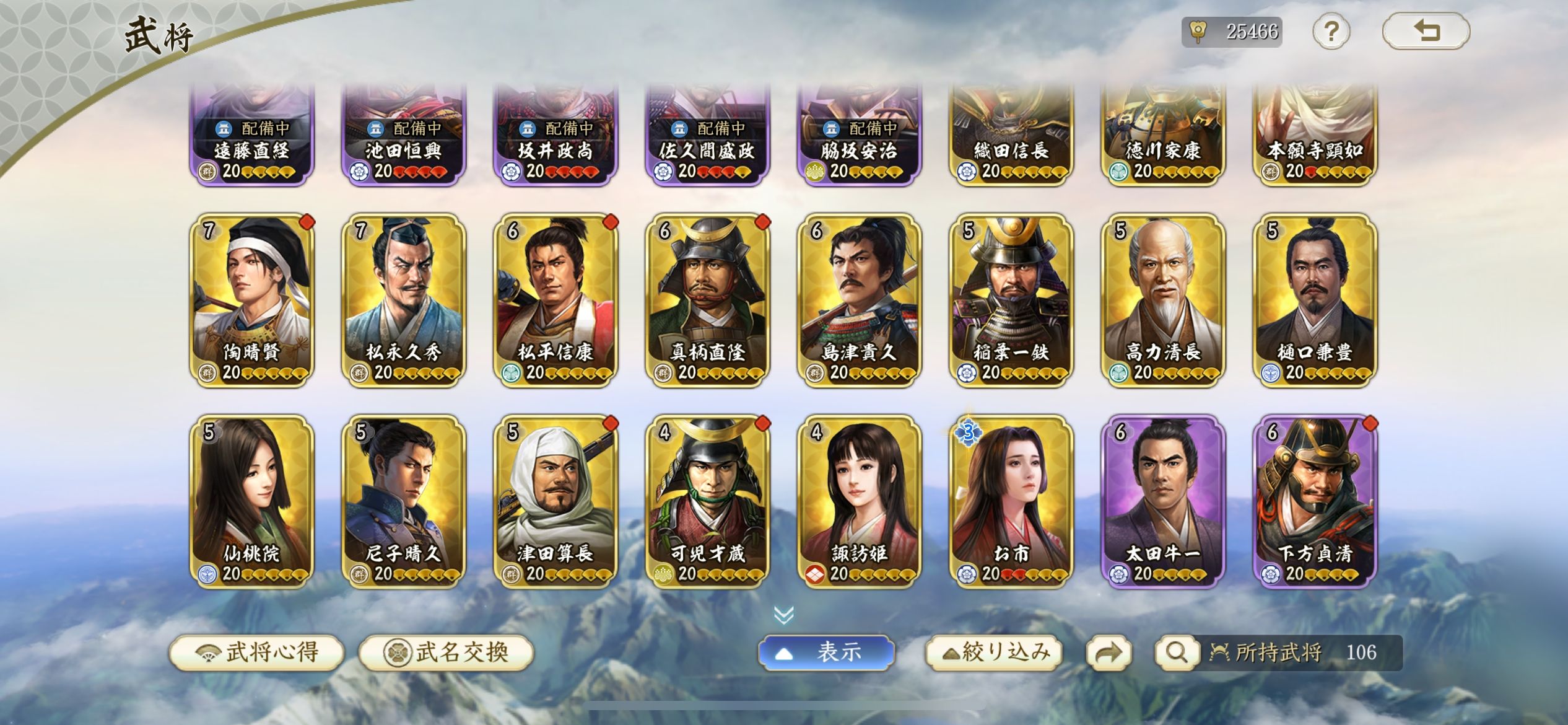The width and height of the screenshot is (1568, 725).
Task: Click the share arrow button
Action: [1108, 652]
